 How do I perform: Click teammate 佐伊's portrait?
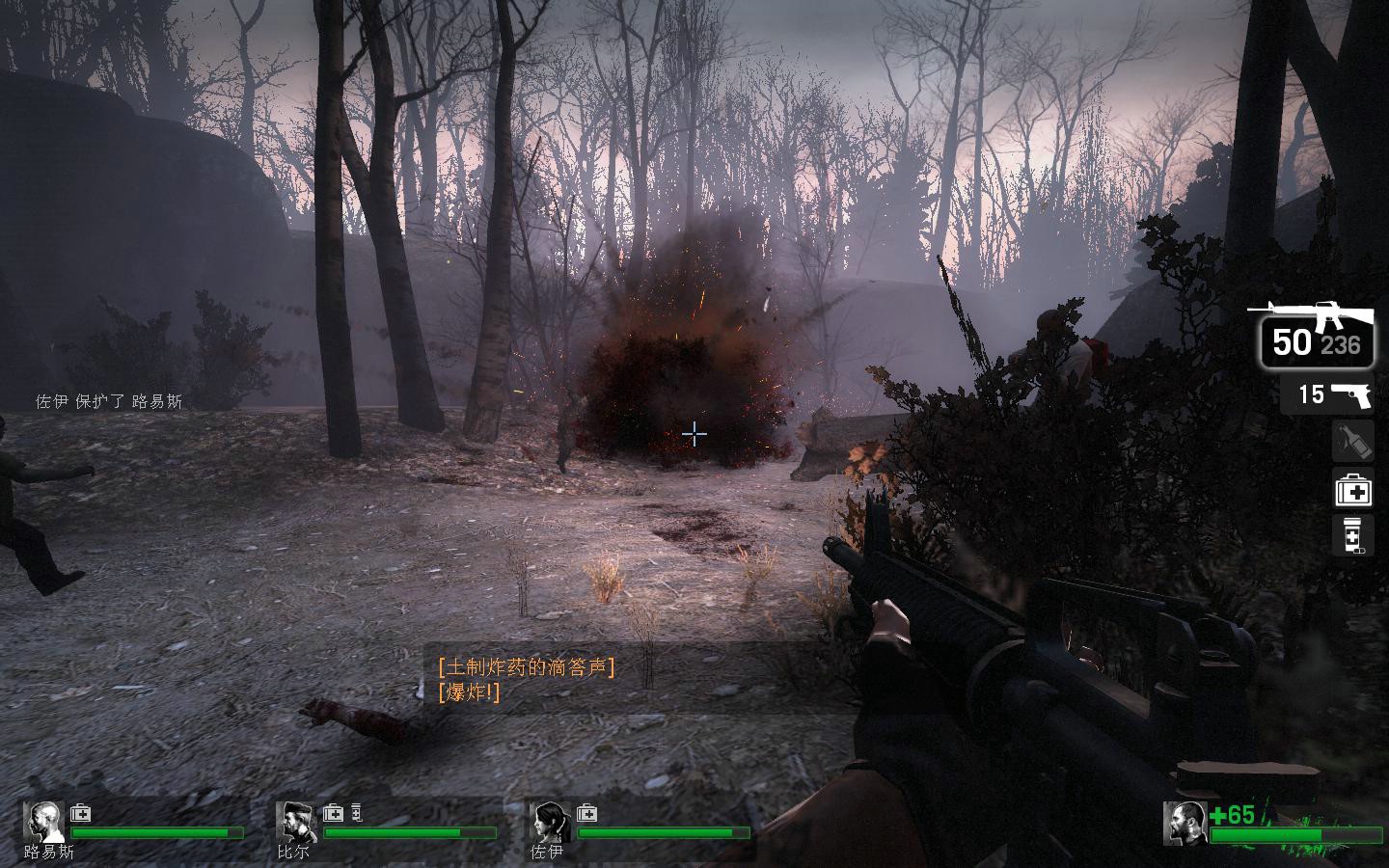[550, 822]
